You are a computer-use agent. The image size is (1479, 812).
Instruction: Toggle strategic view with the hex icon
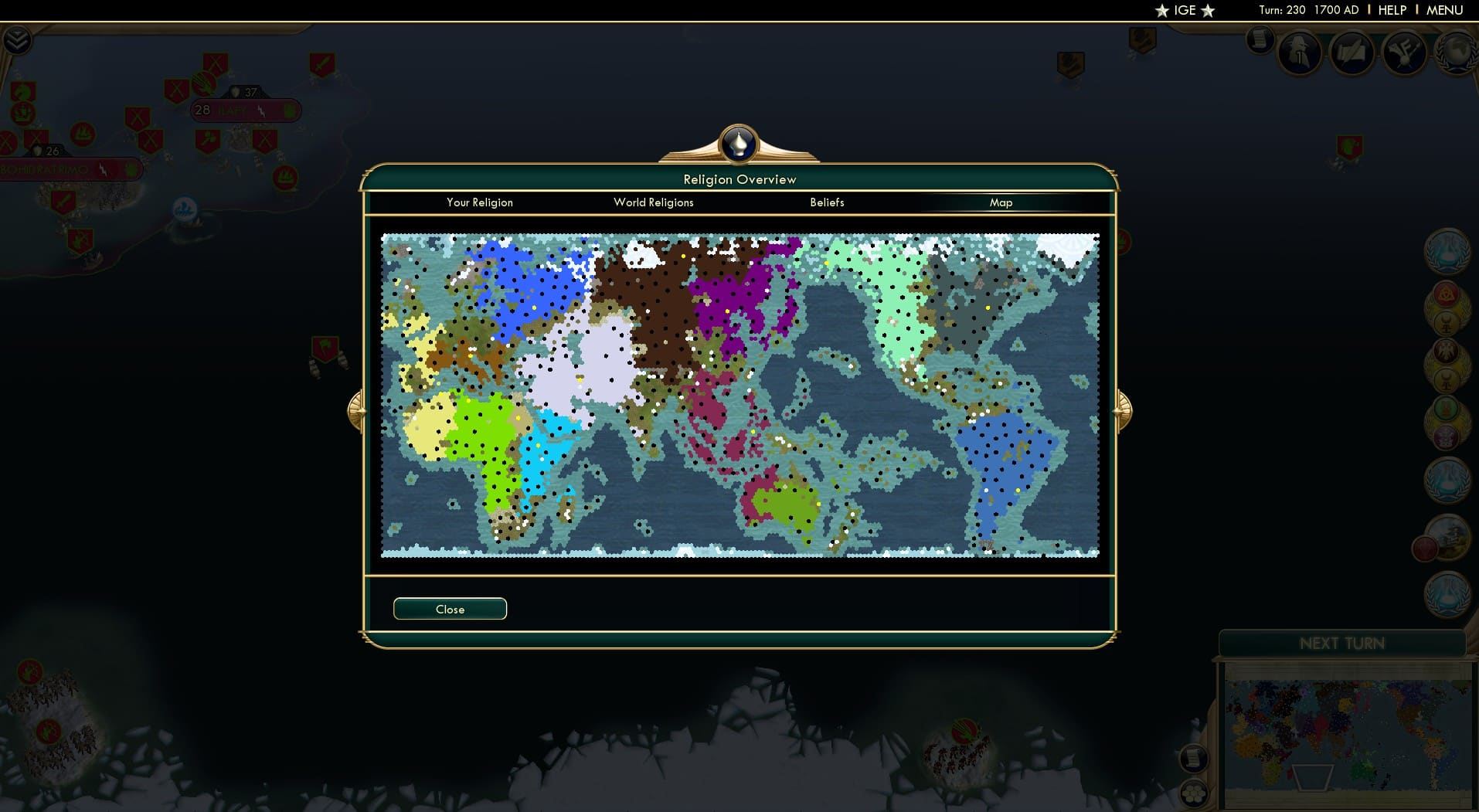click(x=1195, y=792)
